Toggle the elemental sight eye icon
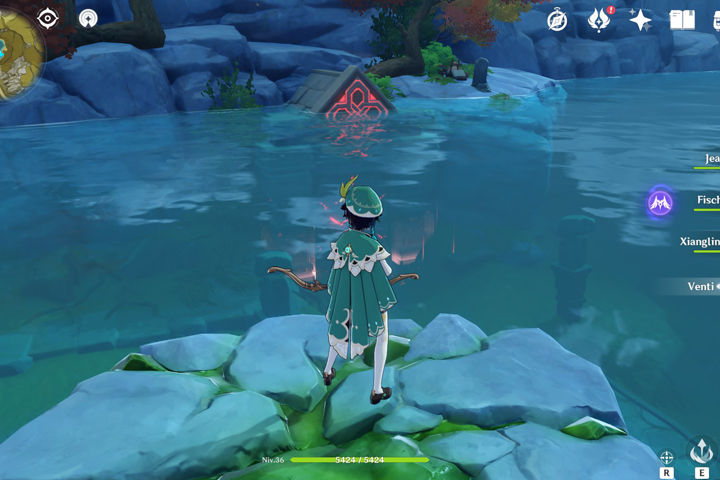 pos(48,18)
